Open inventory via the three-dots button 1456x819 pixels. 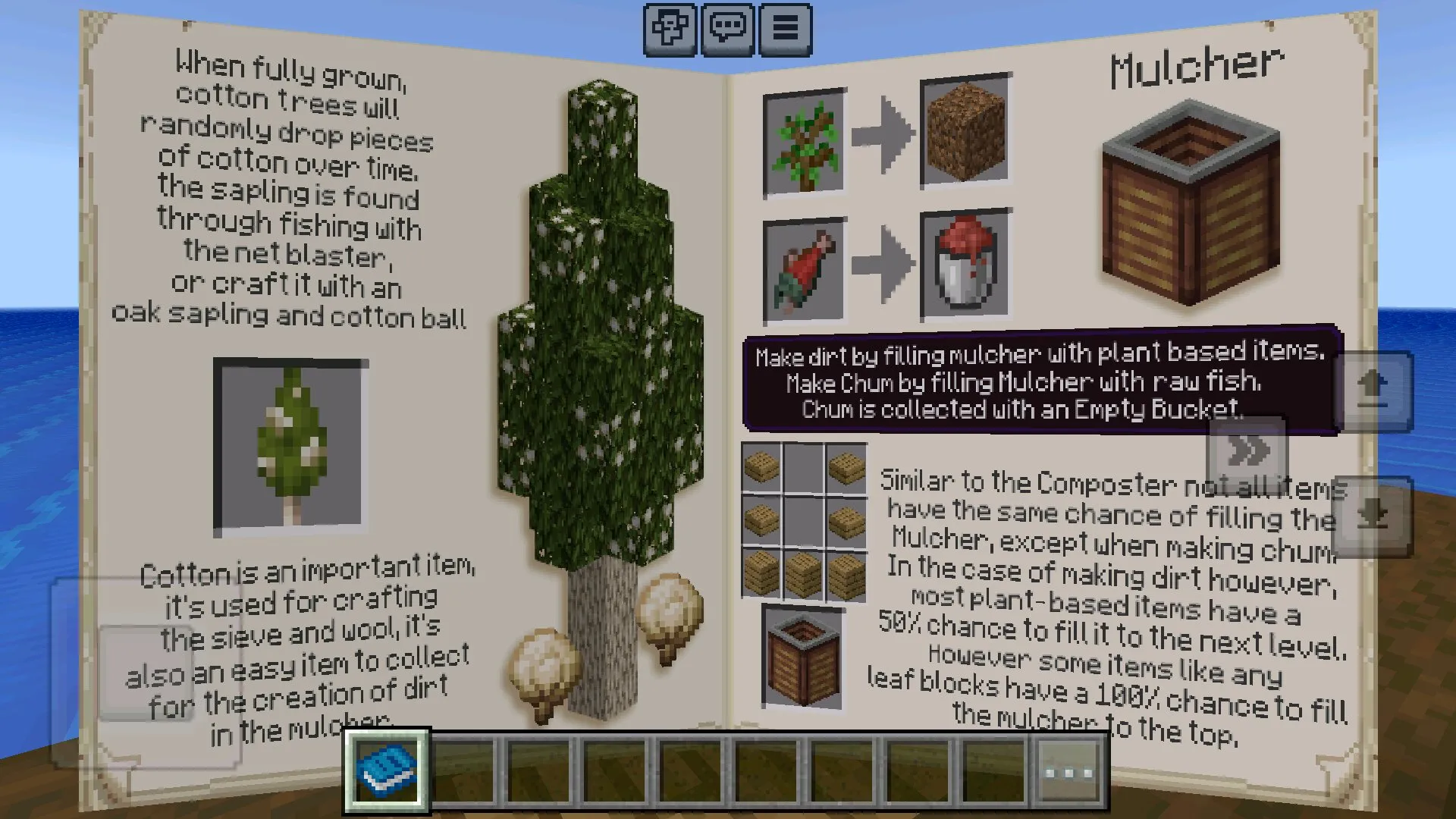(x=1069, y=773)
